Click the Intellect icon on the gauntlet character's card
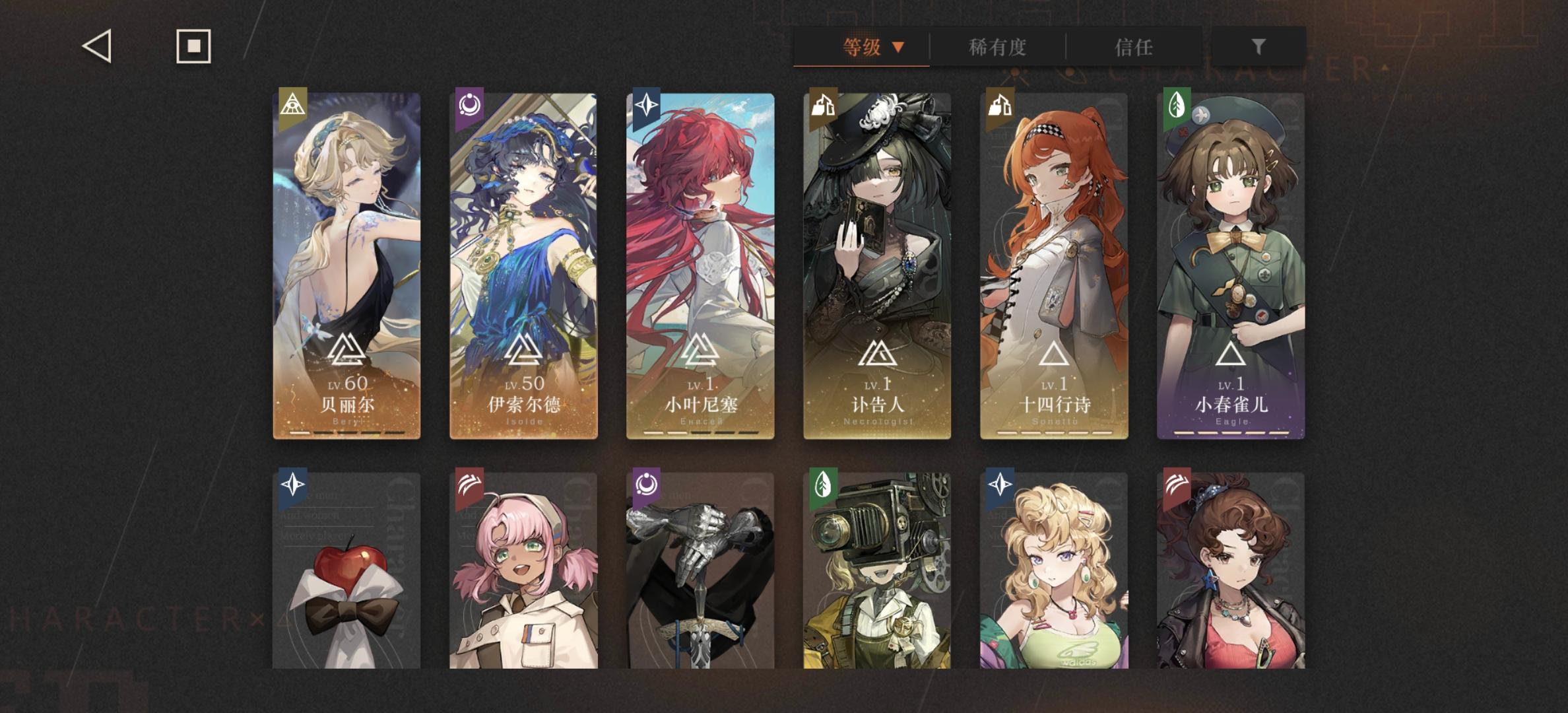 click(x=646, y=485)
